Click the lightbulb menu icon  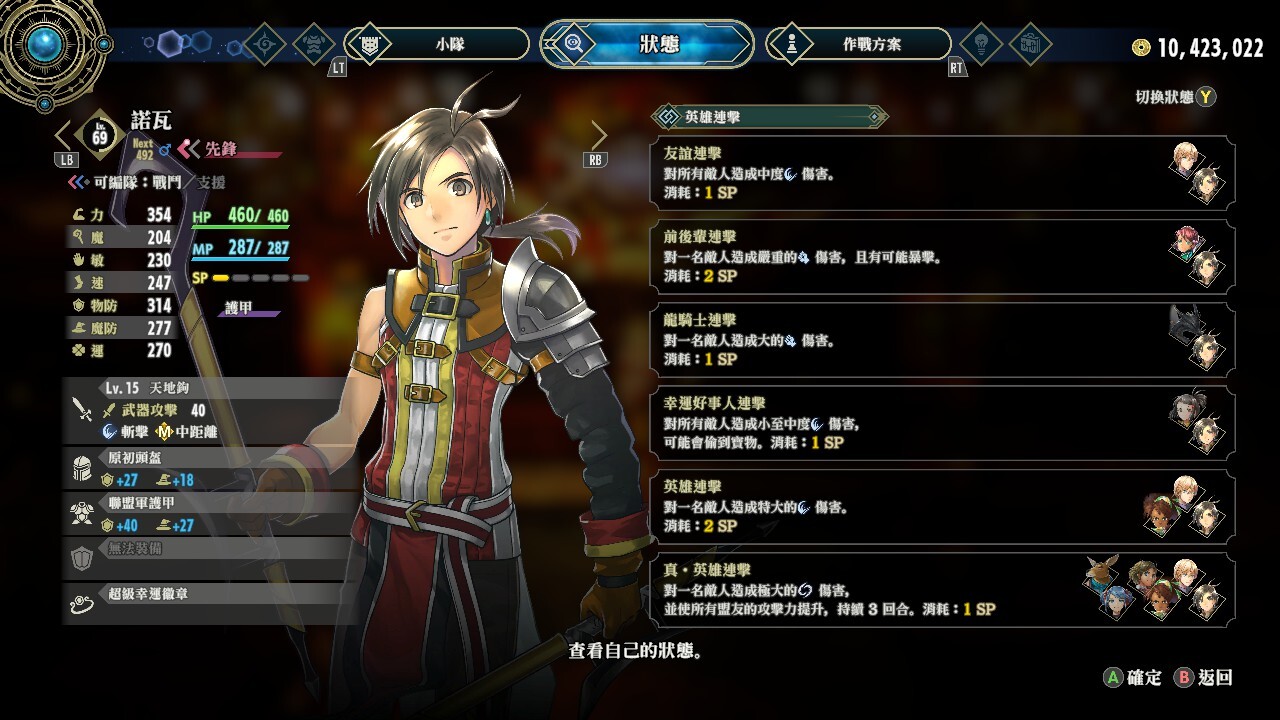[x=981, y=44]
